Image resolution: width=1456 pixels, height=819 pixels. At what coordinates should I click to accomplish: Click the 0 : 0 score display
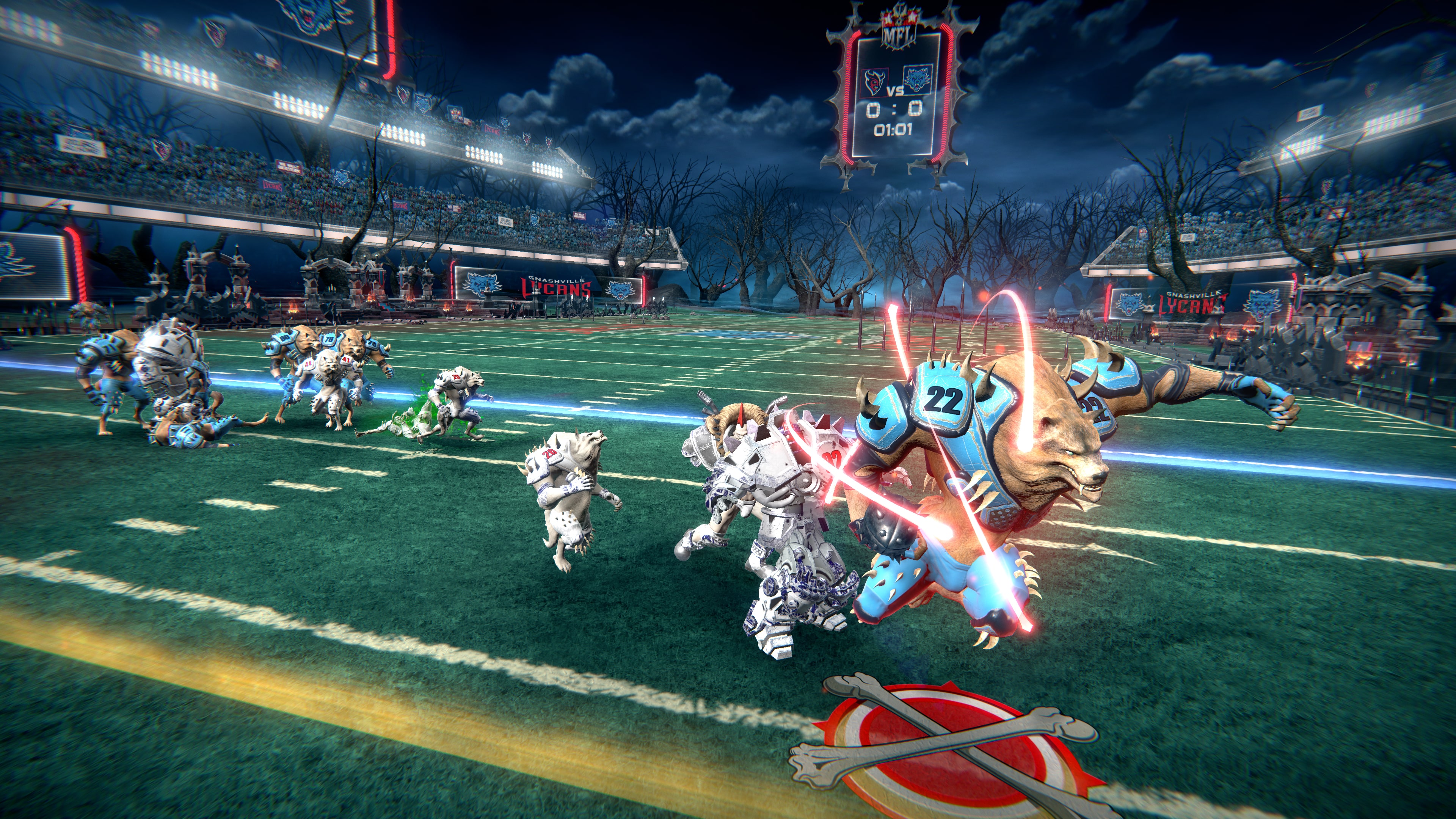coord(894,110)
